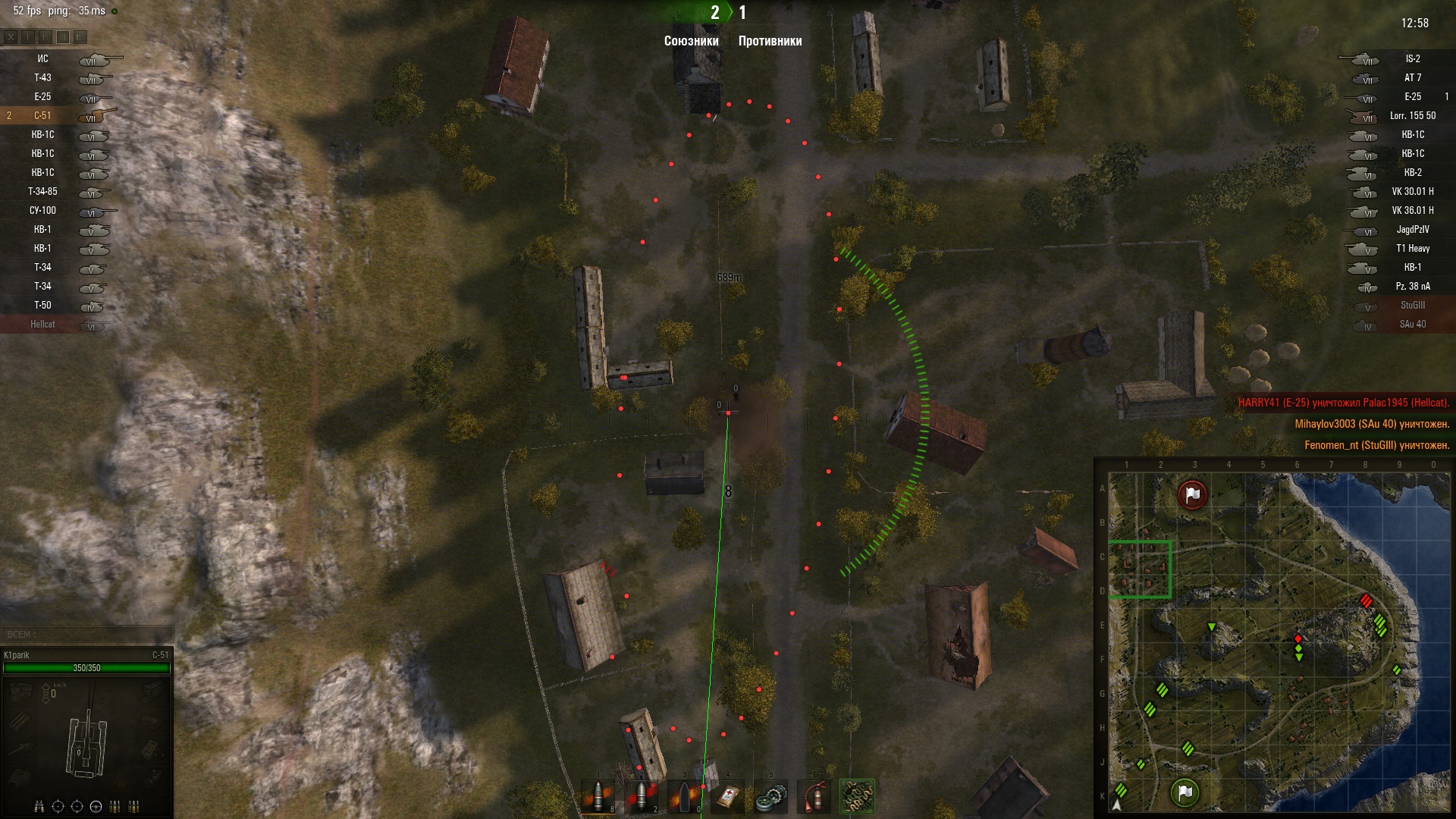Click the steering wheel driver icon
This screenshot has height=819, width=1456.
tap(96, 806)
